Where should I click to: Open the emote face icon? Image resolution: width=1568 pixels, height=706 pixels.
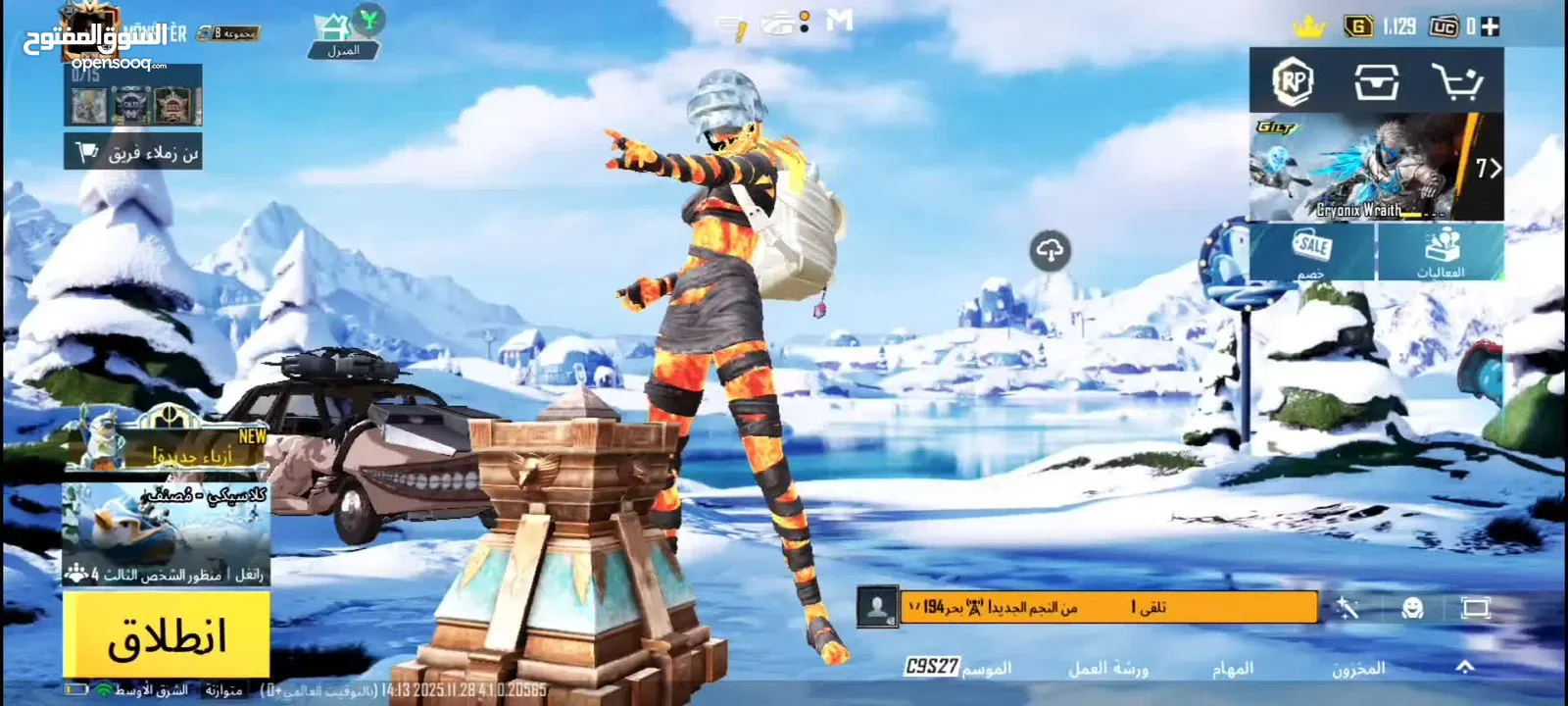tap(1412, 608)
